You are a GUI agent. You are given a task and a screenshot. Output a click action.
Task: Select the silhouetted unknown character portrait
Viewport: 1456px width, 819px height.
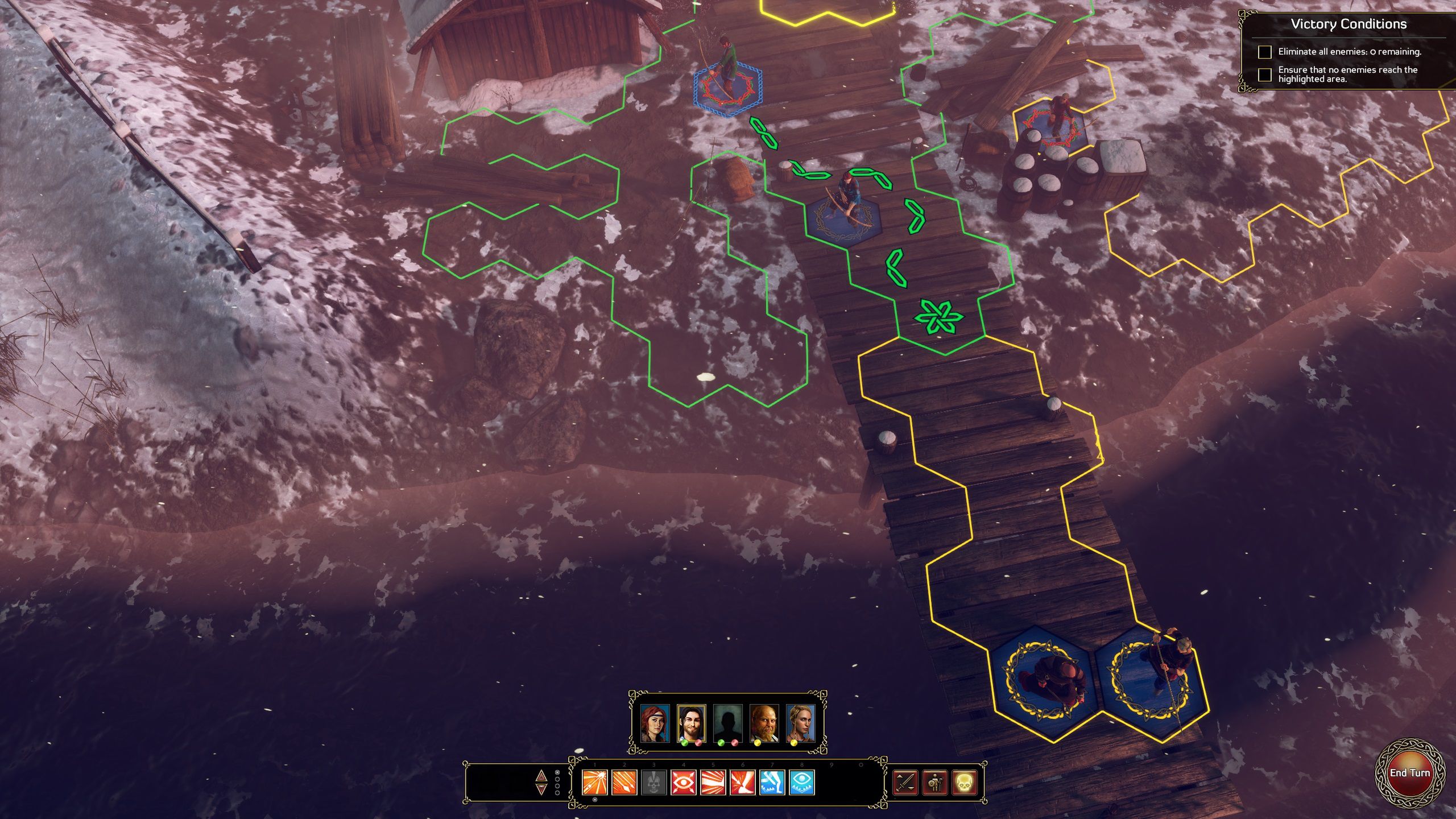point(728,723)
